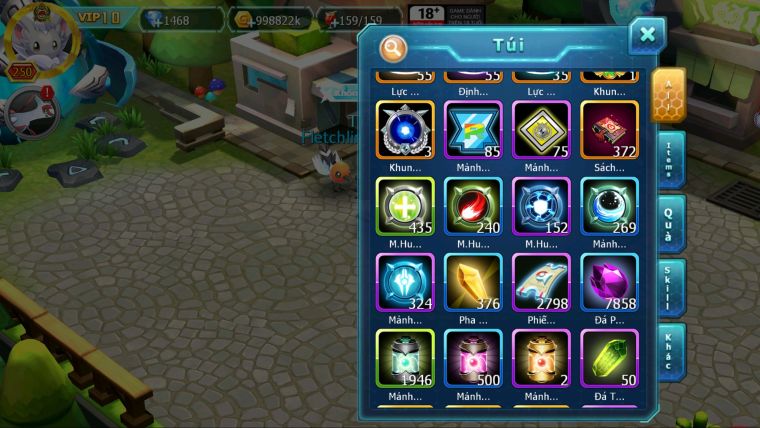Image resolution: width=760 pixels, height=428 pixels.
Task: Add diamonds via the 1468 currency plus
Action: point(155,19)
